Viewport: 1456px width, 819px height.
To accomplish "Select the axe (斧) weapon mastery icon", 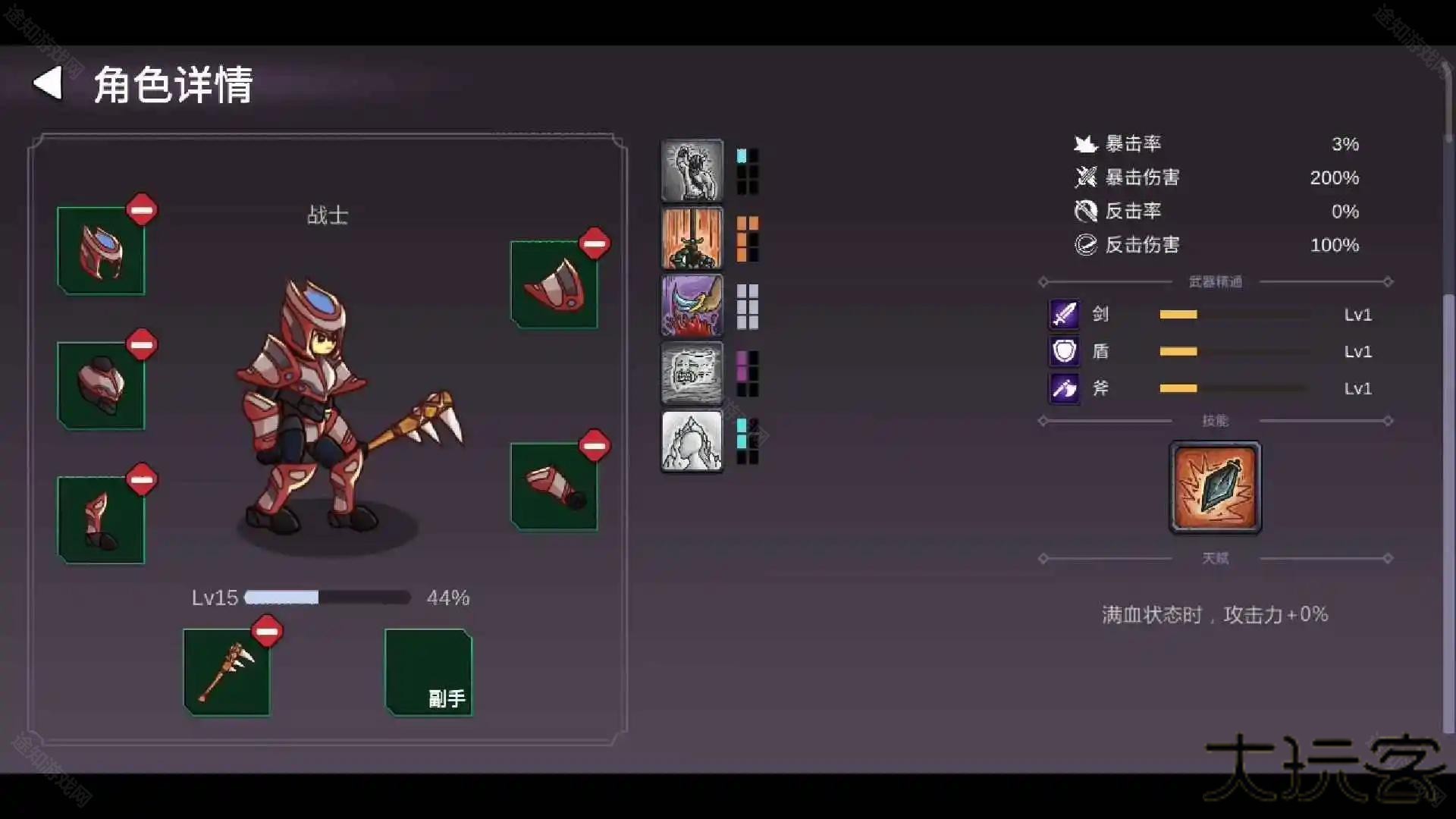I will click(1065, 388).
